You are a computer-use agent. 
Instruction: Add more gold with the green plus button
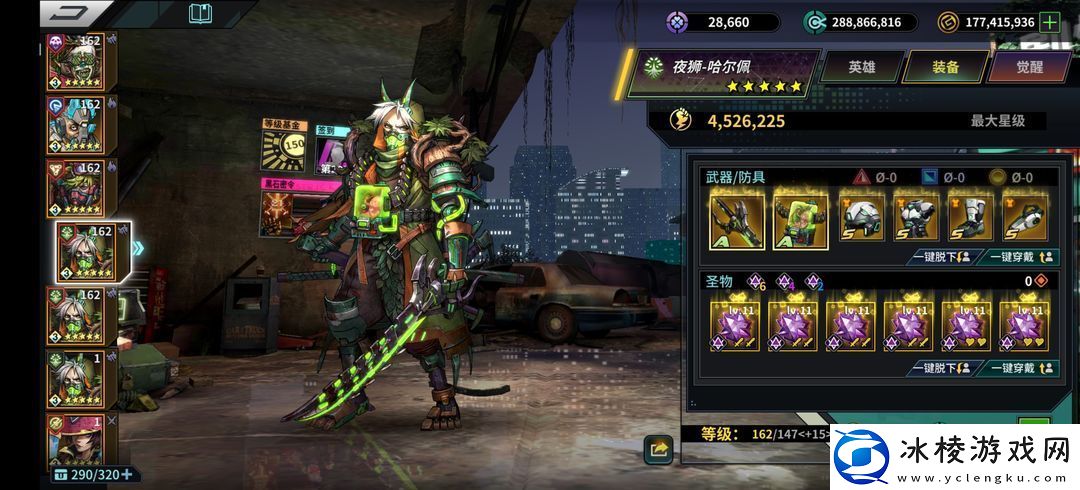(x=1049, y=22)
